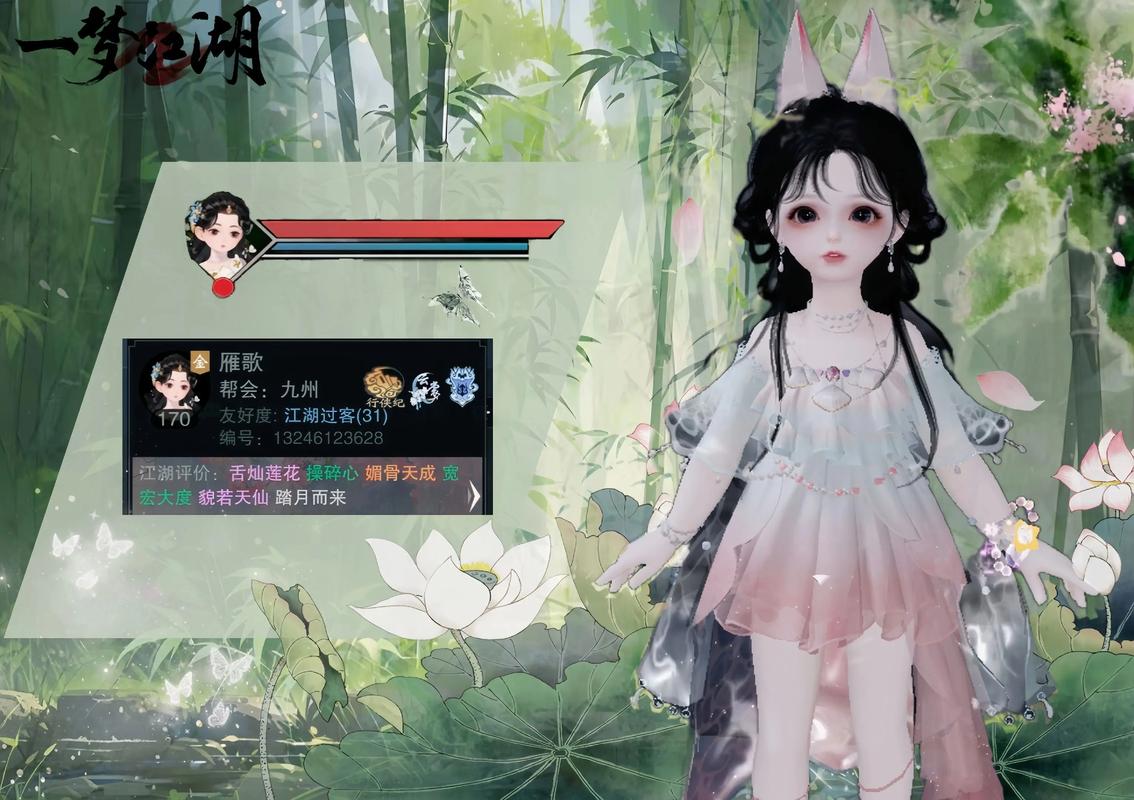
Task: Click the blue shield badge icon
Action: pos(461,386)
